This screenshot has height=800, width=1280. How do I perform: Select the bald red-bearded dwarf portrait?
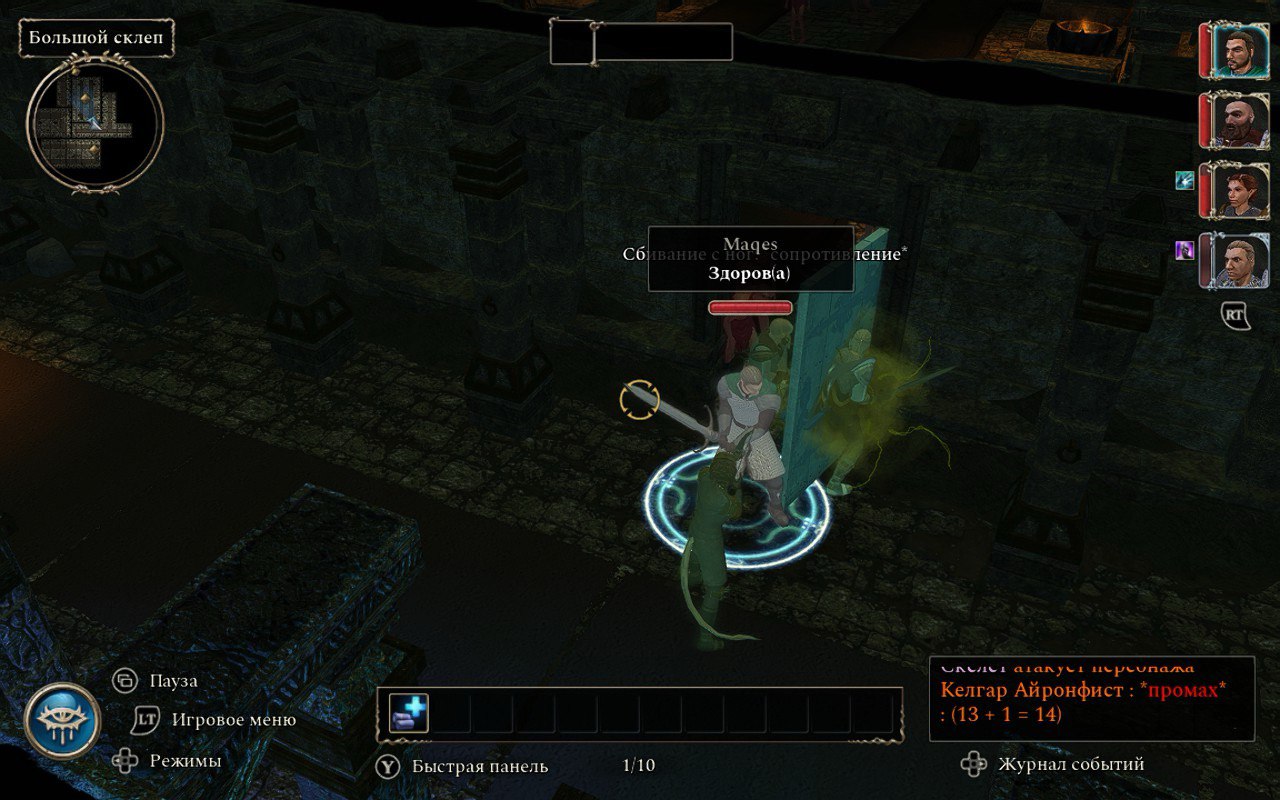[1240, 120]
